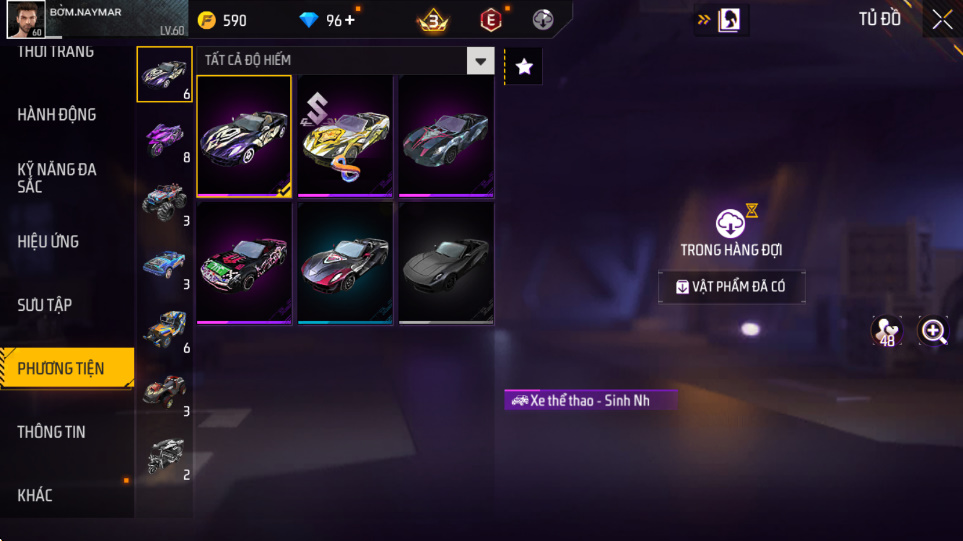This screenshot has height=541, width=963.
Task: Select the gold sports car skin
Action: click(345, 136)
